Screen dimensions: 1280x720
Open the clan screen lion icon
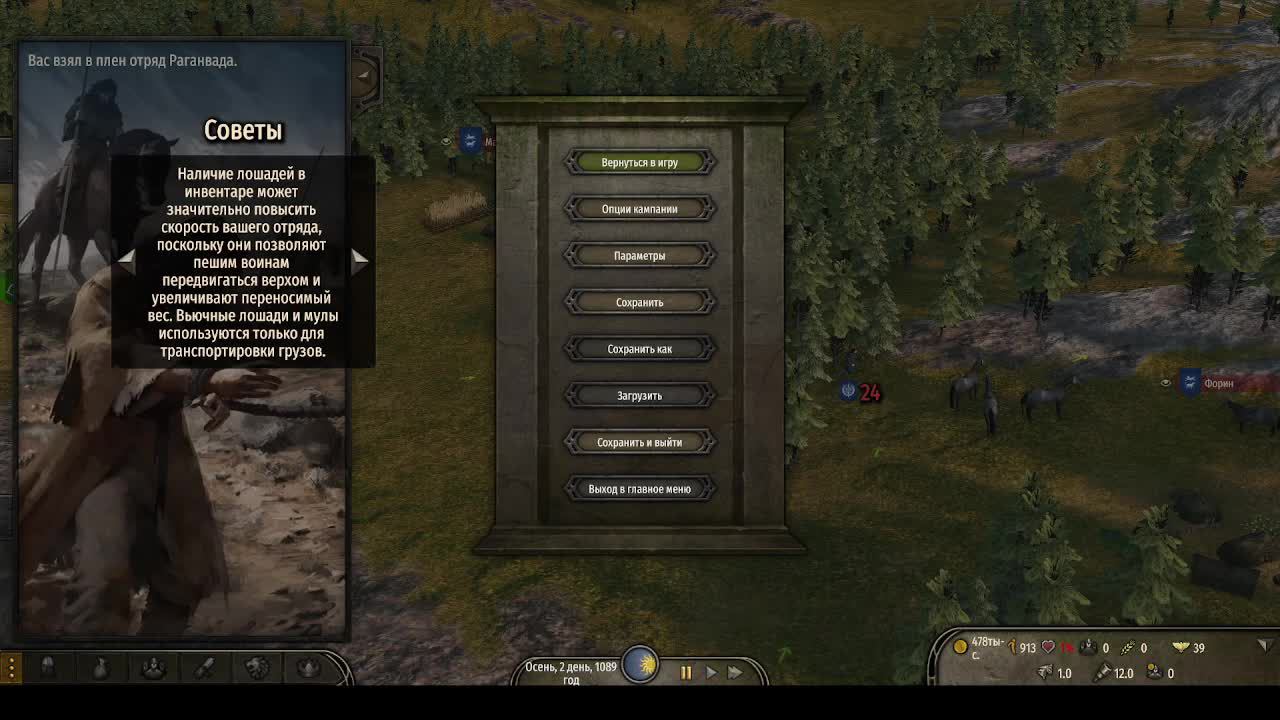pos(258,668)
